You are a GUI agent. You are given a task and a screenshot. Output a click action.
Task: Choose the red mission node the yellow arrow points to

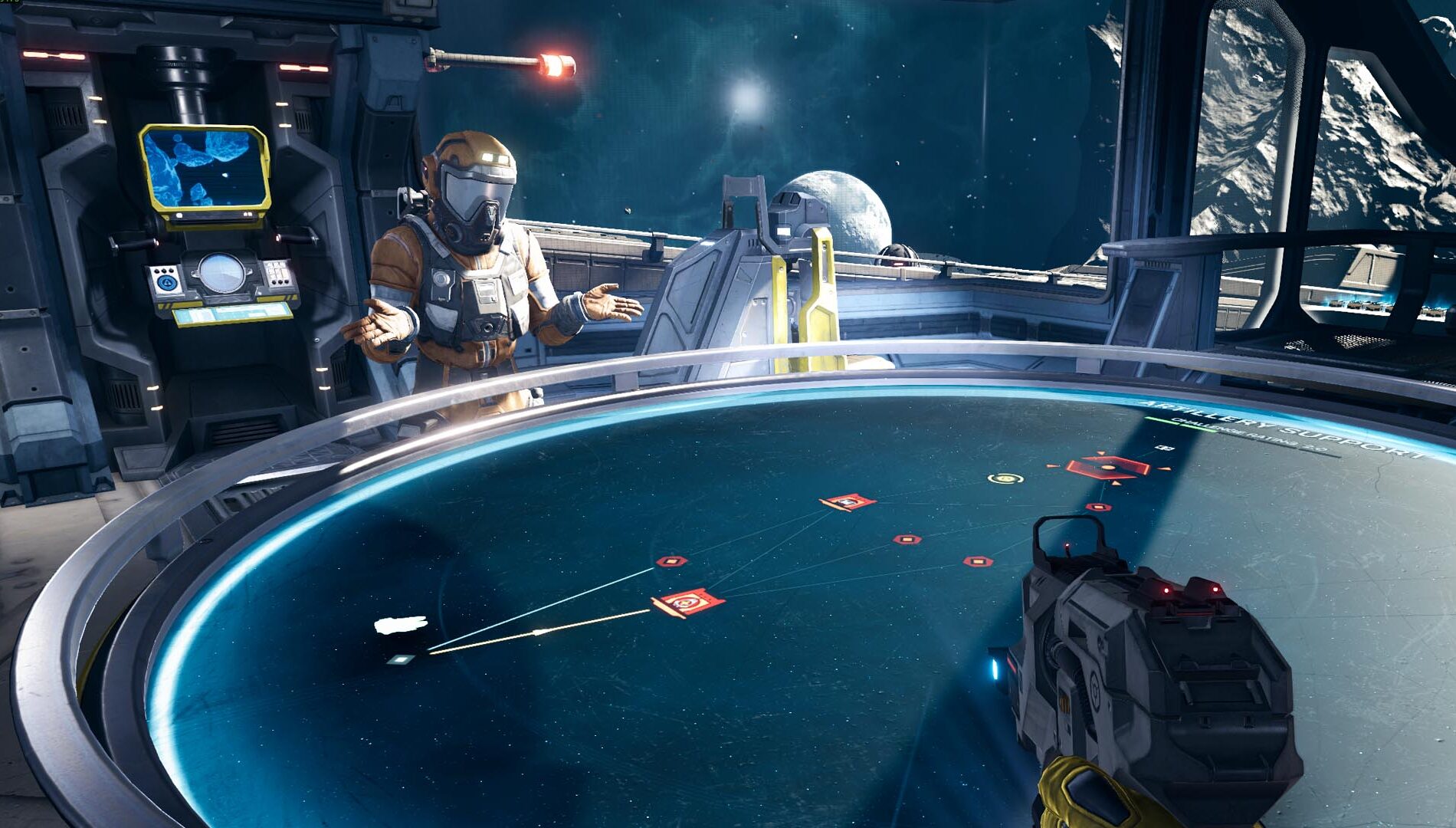[x=687, y=603]
